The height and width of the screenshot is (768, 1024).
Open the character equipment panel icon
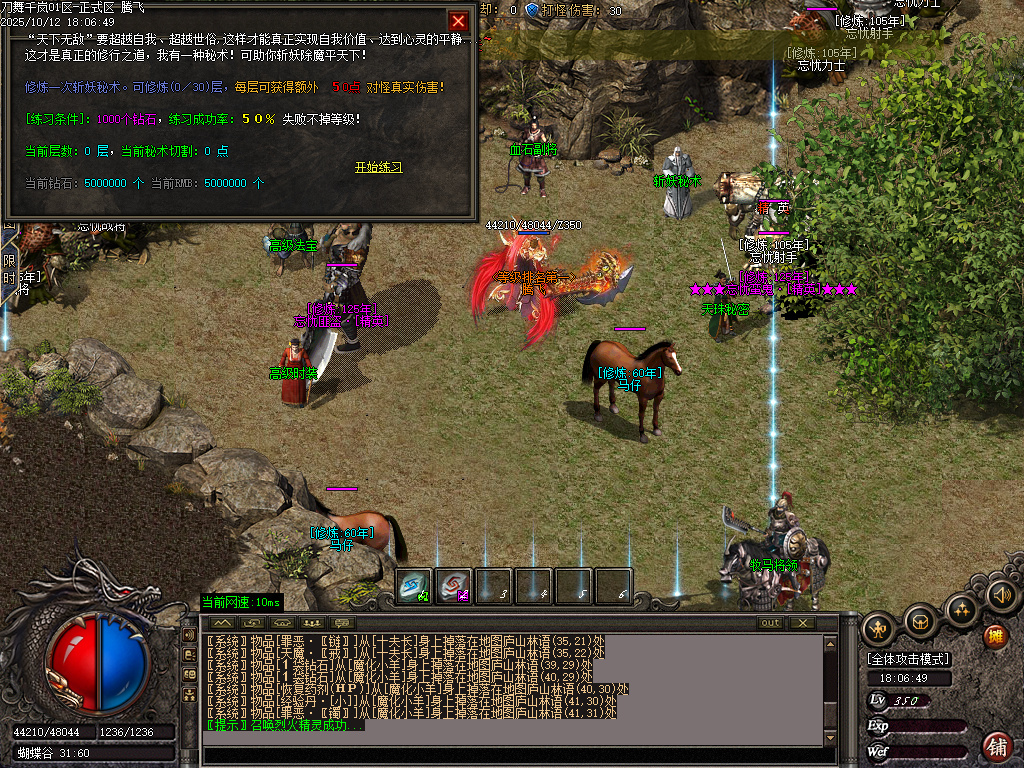click(x=878, y=628)
